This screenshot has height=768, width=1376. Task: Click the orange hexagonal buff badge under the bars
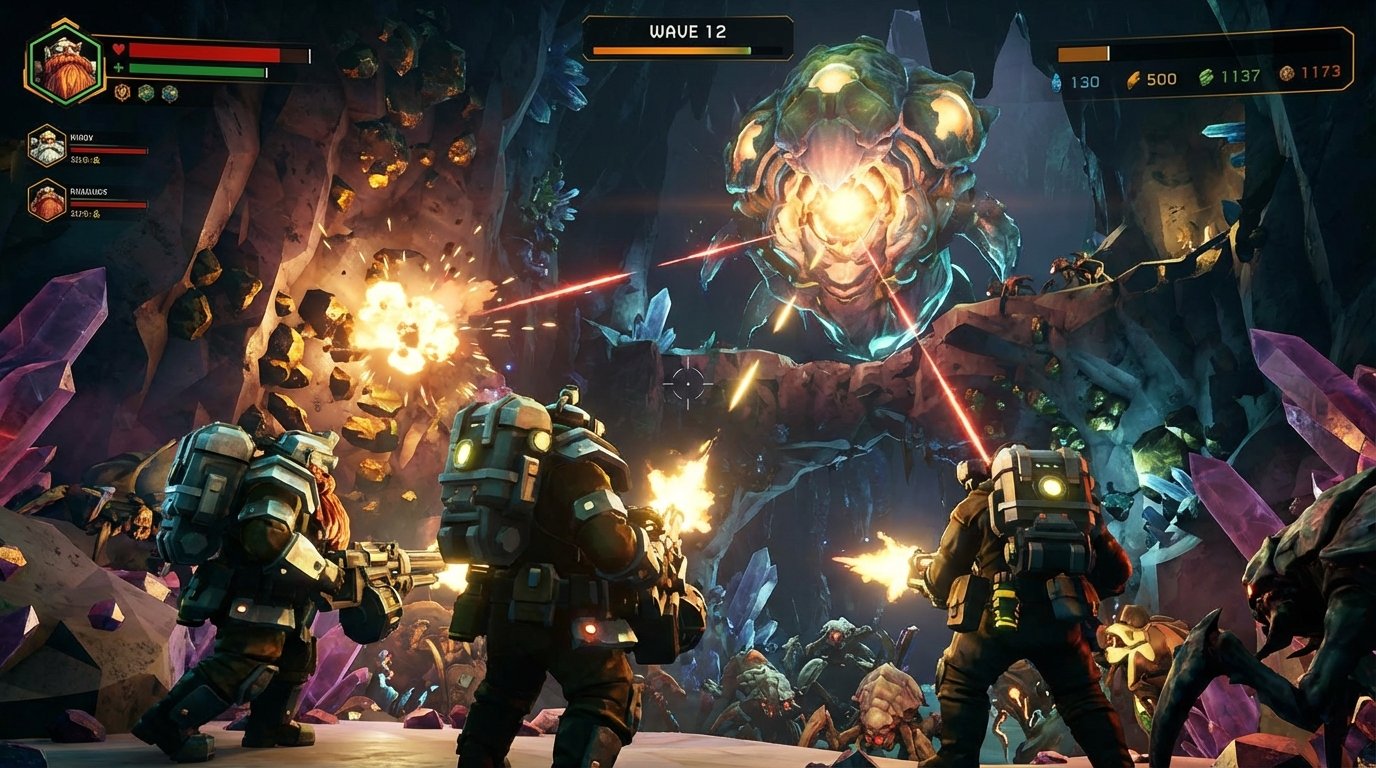point(123,92)
